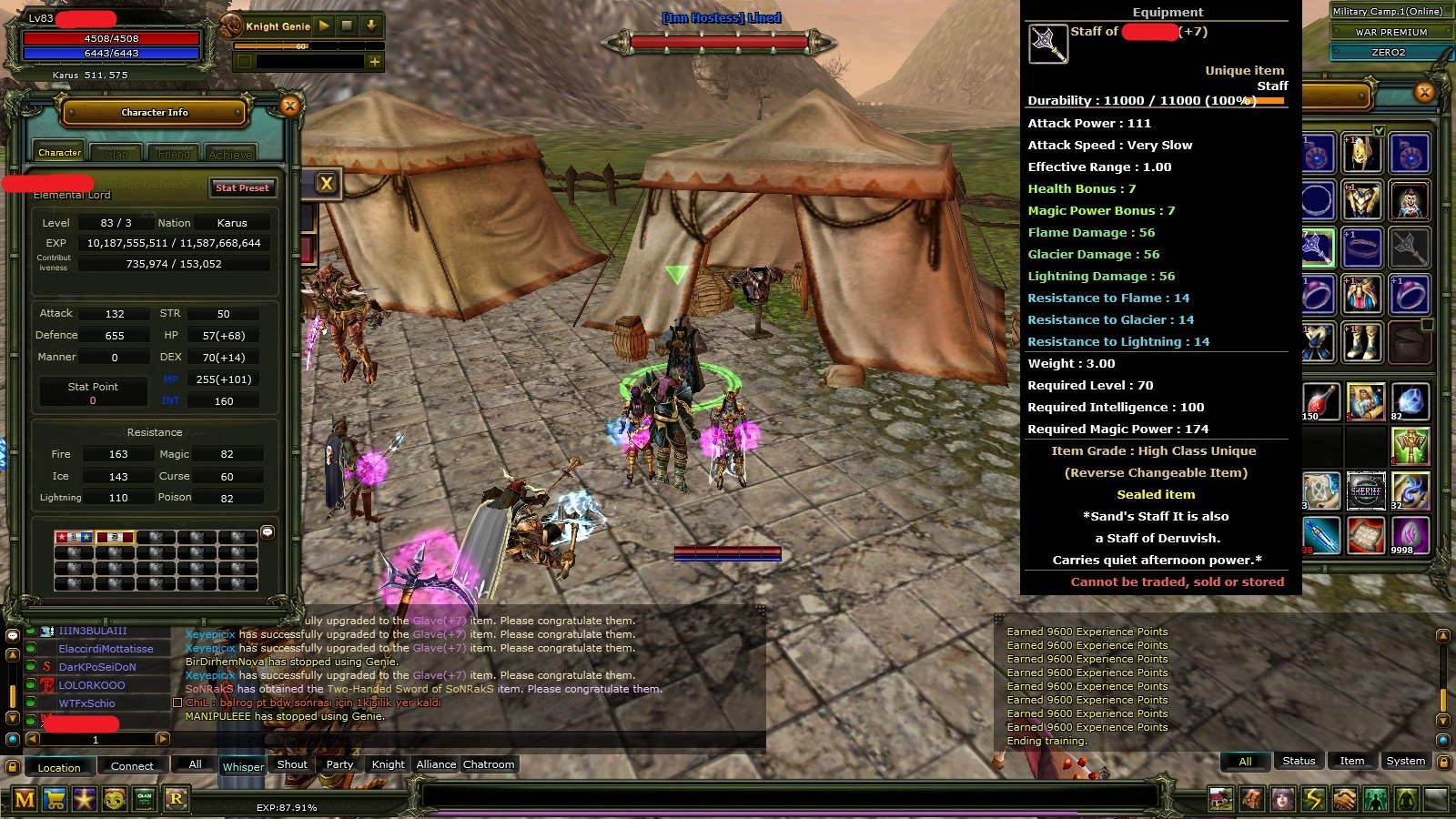Show System messages in the log
The height and width of the screenshot is (819, 1456).
pos(1405,761)
